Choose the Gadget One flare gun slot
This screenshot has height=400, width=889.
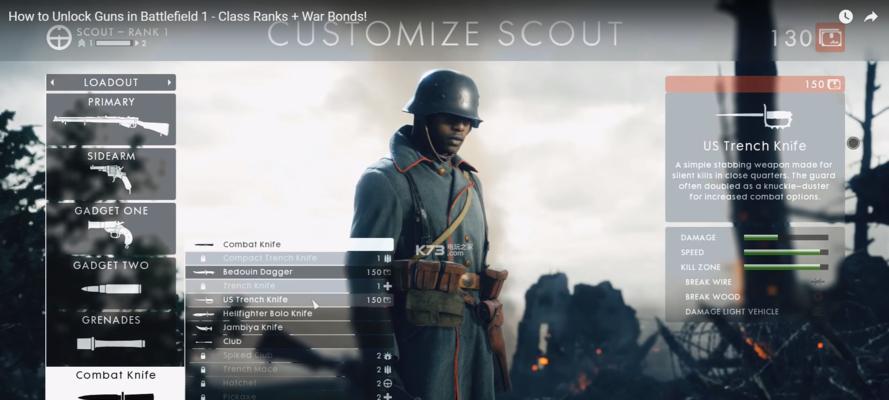110,228
